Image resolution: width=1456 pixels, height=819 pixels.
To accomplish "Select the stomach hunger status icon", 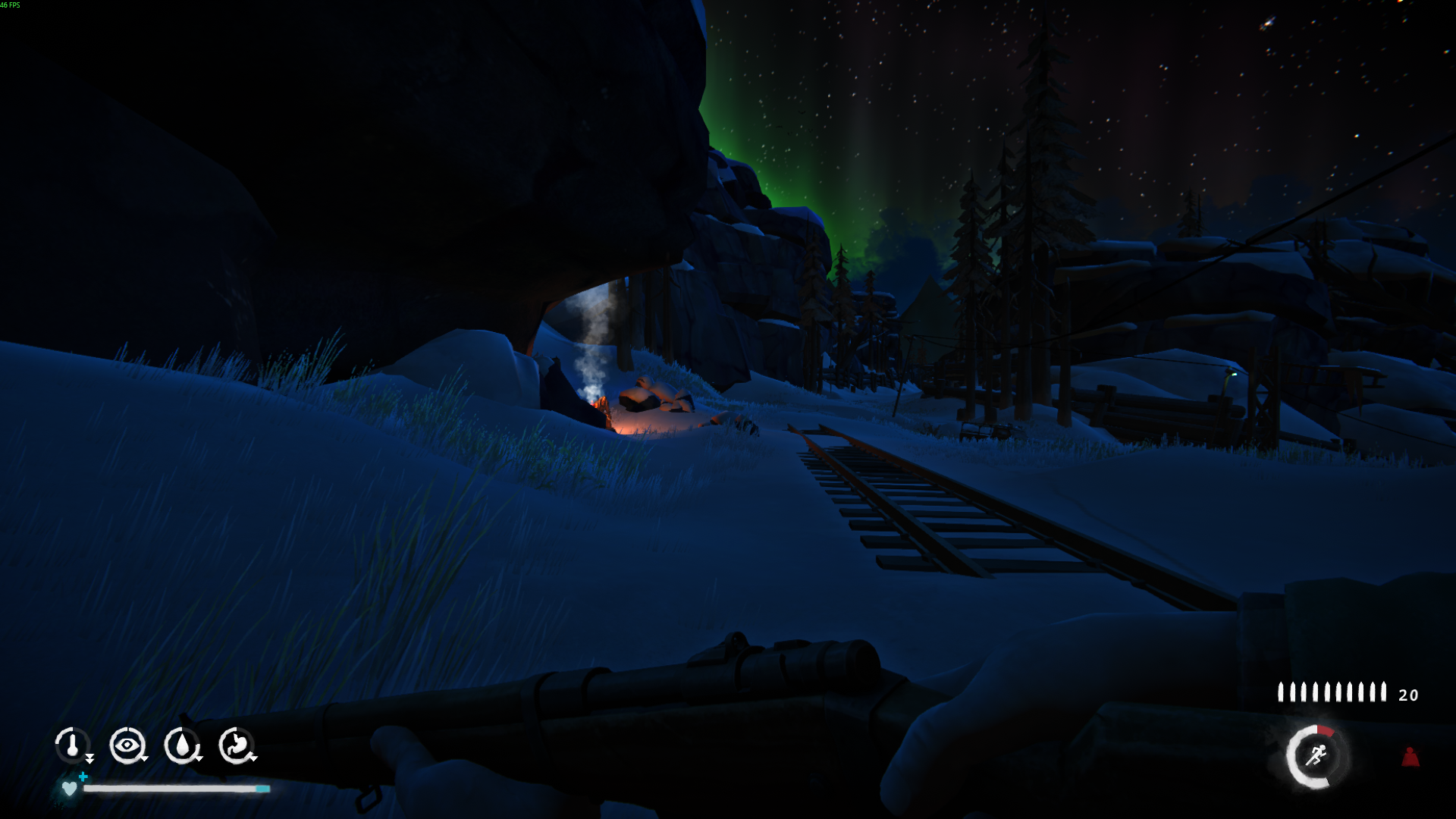I will click(x=236, y=745).
